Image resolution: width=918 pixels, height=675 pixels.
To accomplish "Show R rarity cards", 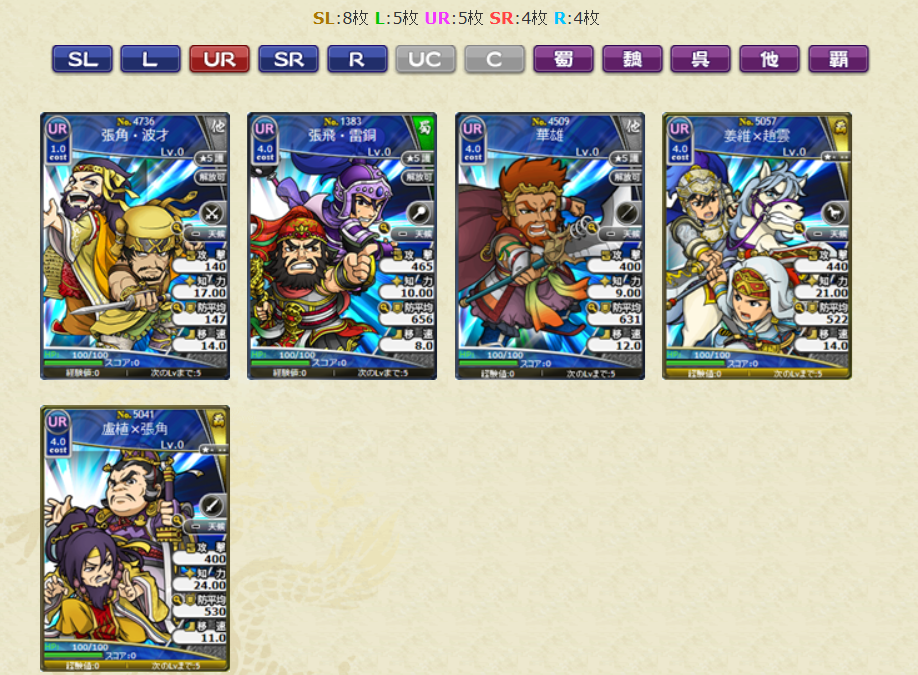I will [x=357, y=59].
